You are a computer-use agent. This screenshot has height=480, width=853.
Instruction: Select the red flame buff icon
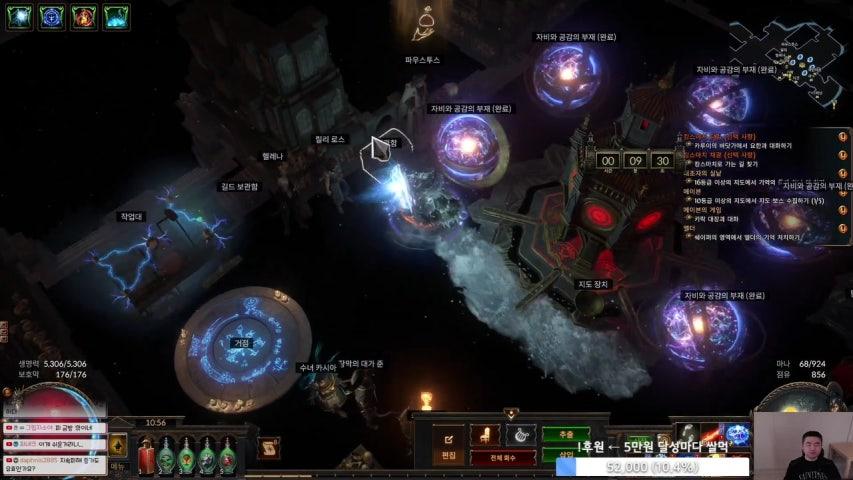click(84, 16)
